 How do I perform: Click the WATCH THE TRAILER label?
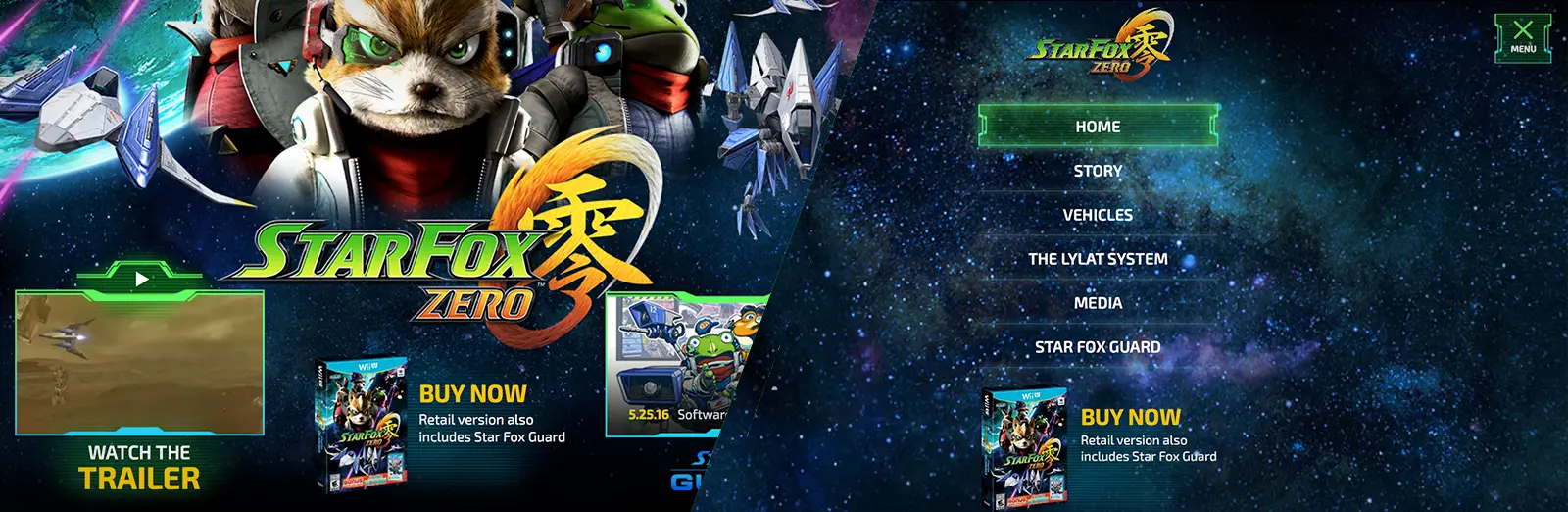point(139,468)
